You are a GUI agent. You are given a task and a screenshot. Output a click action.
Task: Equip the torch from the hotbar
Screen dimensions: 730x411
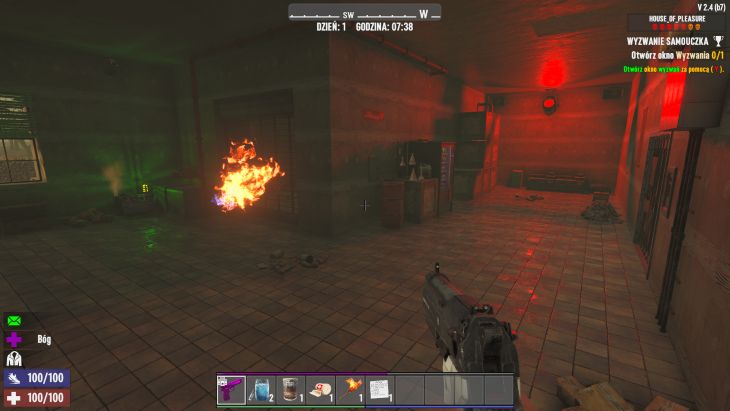pos(350,389)
